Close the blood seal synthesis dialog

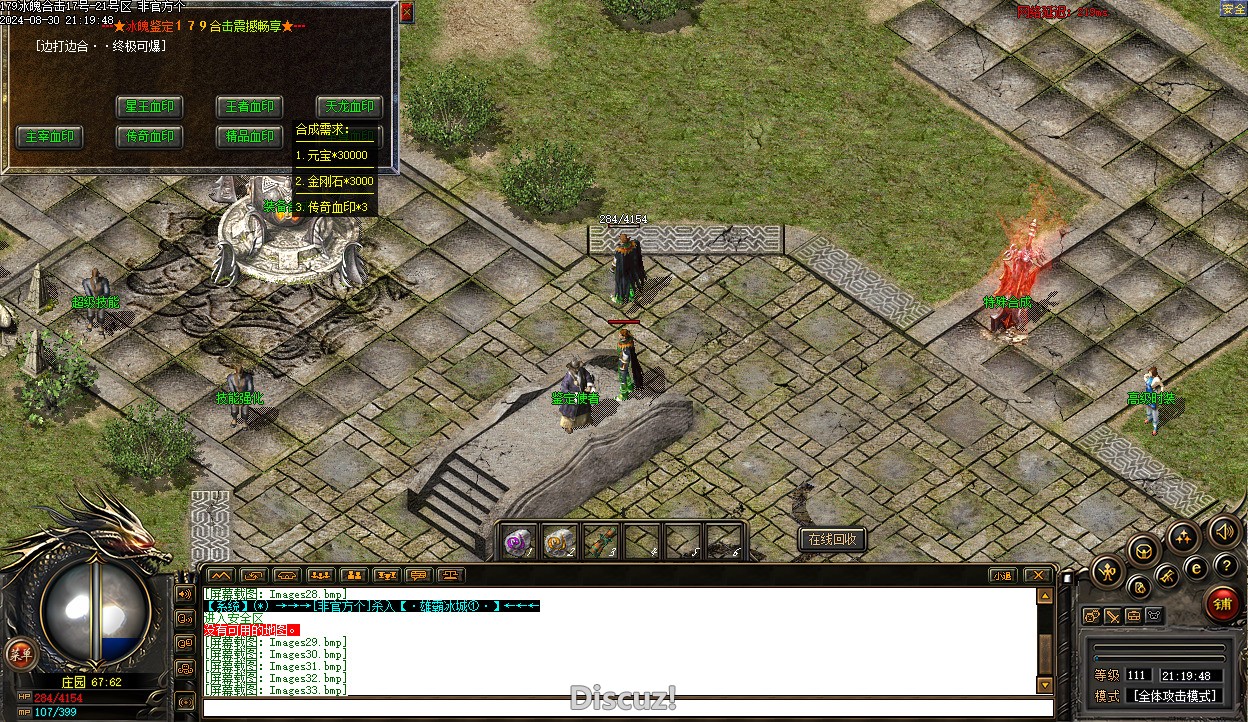(406, 13)
